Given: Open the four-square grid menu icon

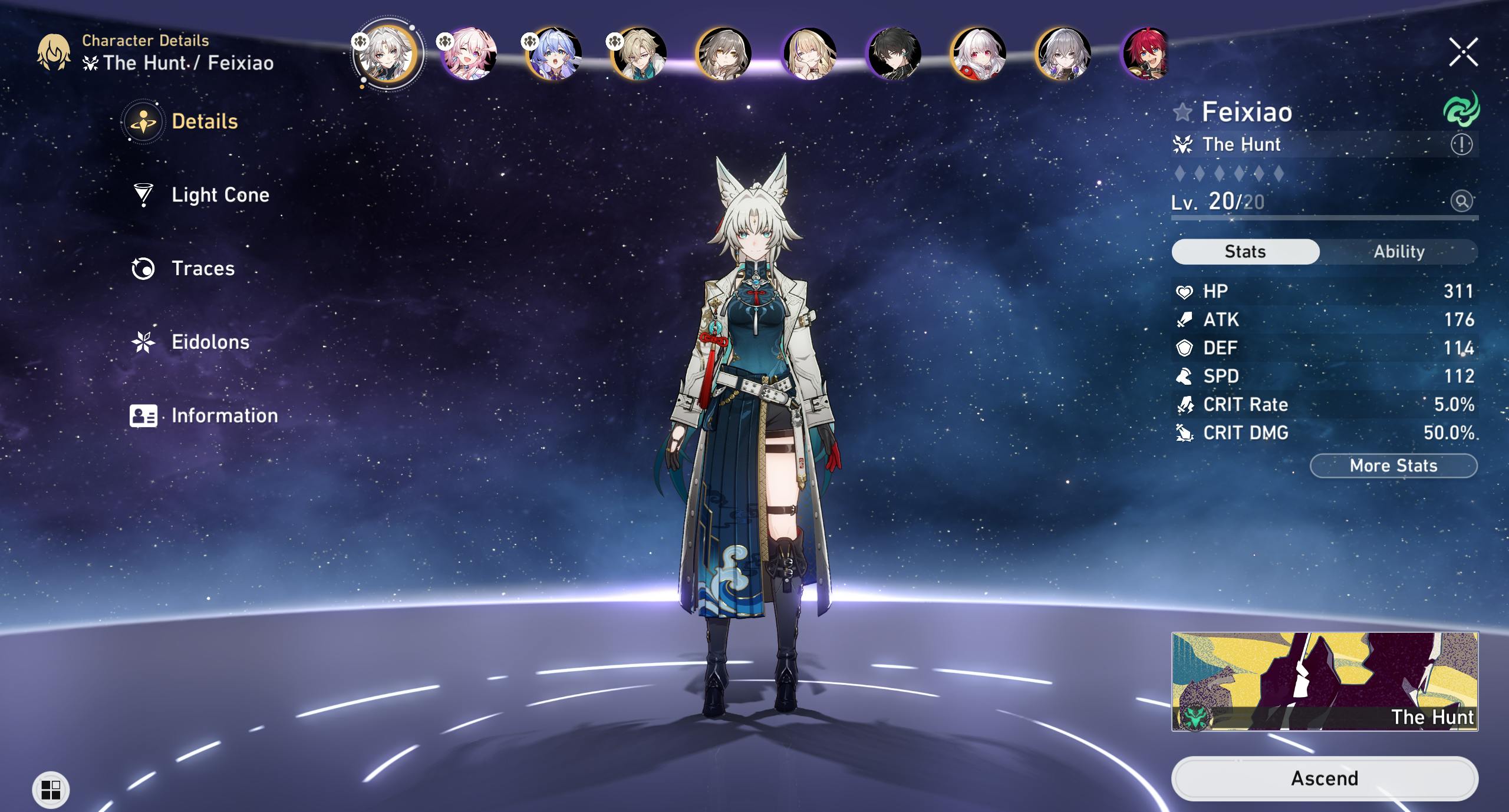Looking at the screenshot, I should pos(51,790).
